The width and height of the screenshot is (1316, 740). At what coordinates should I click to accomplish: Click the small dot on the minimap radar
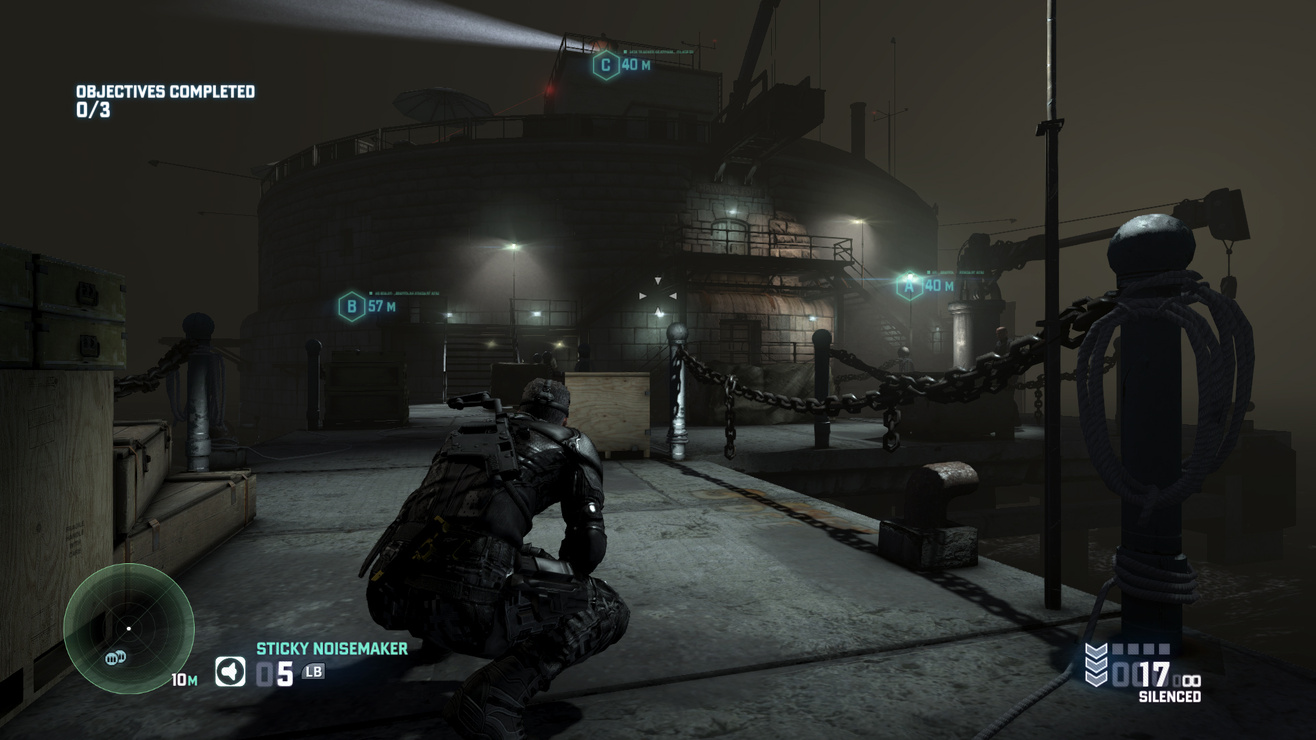(x=129, y=629)
